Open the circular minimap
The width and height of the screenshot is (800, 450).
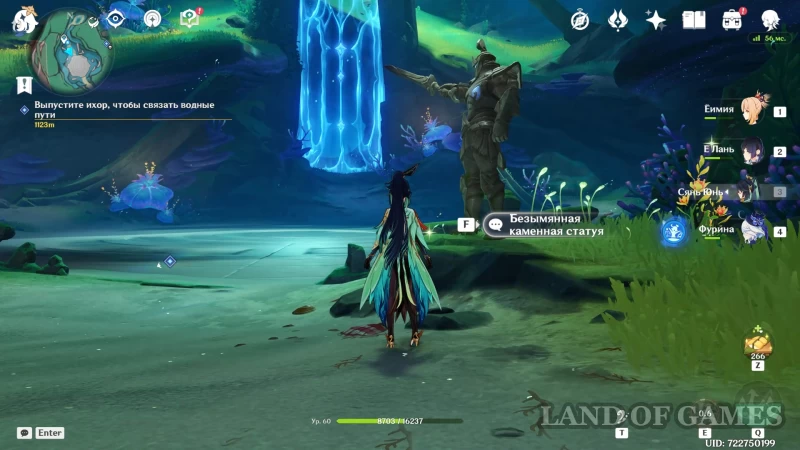pos(73,47)
